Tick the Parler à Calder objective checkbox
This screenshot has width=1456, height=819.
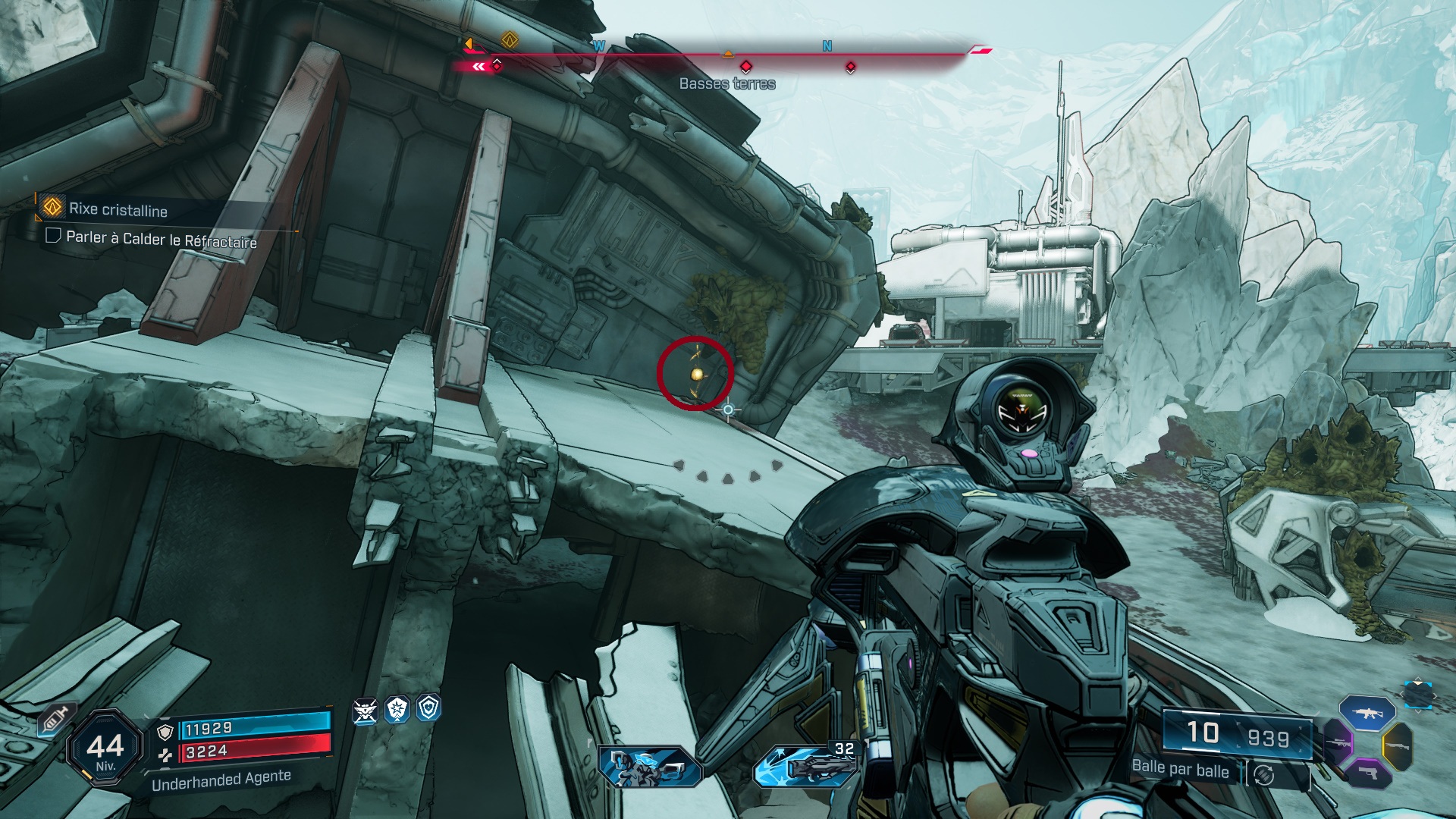click(x=53, y=235)
